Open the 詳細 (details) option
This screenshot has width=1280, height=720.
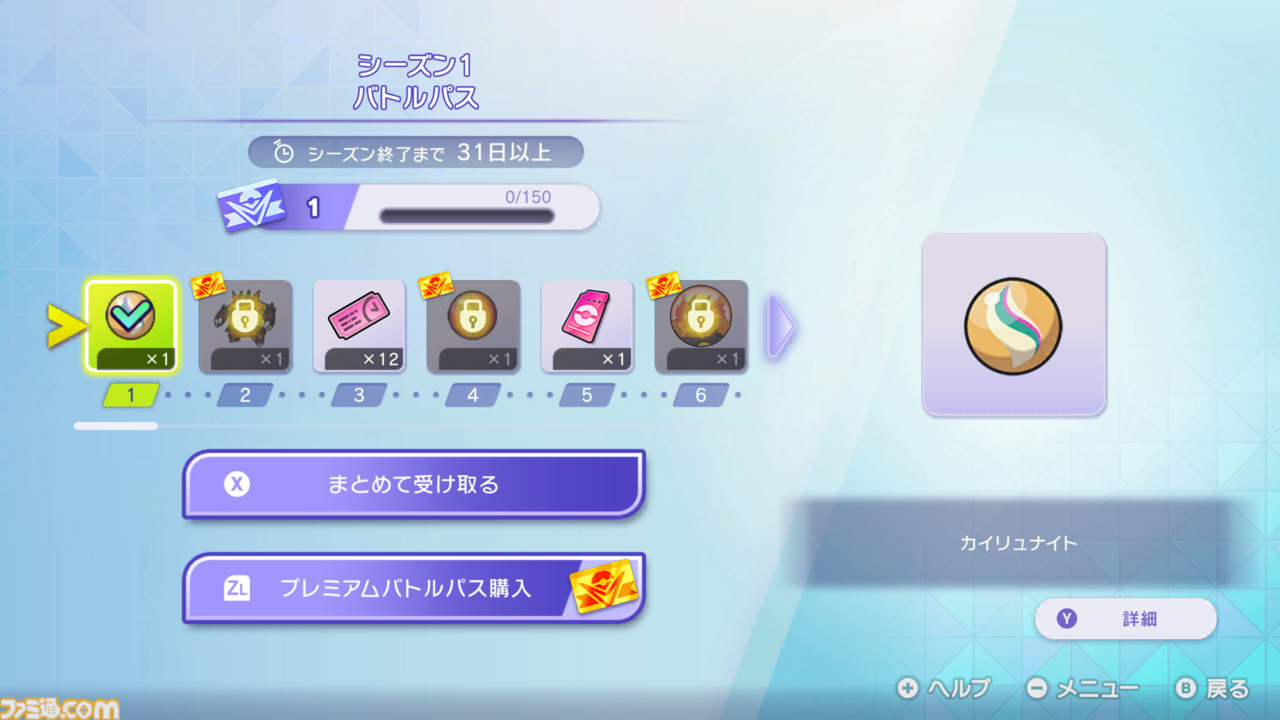click(x=1124, y=619)
